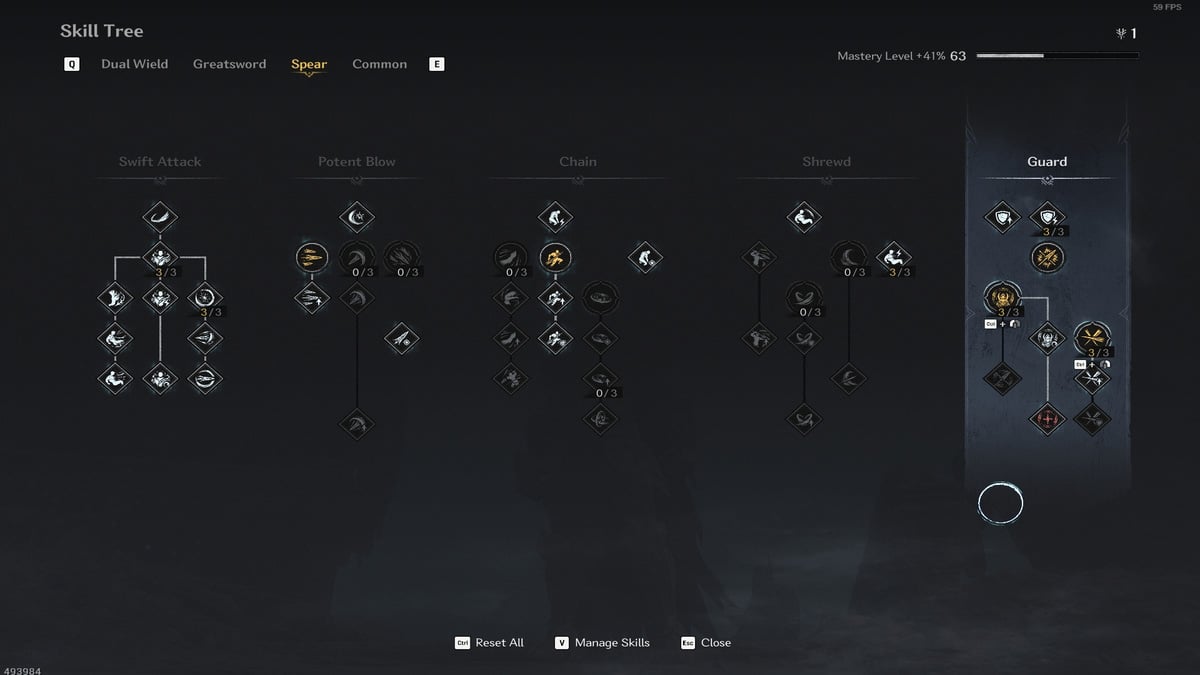The height and width of the screenshot is (675, 1200).
Task: Choose the top Chain skill node
Action: 554,216
